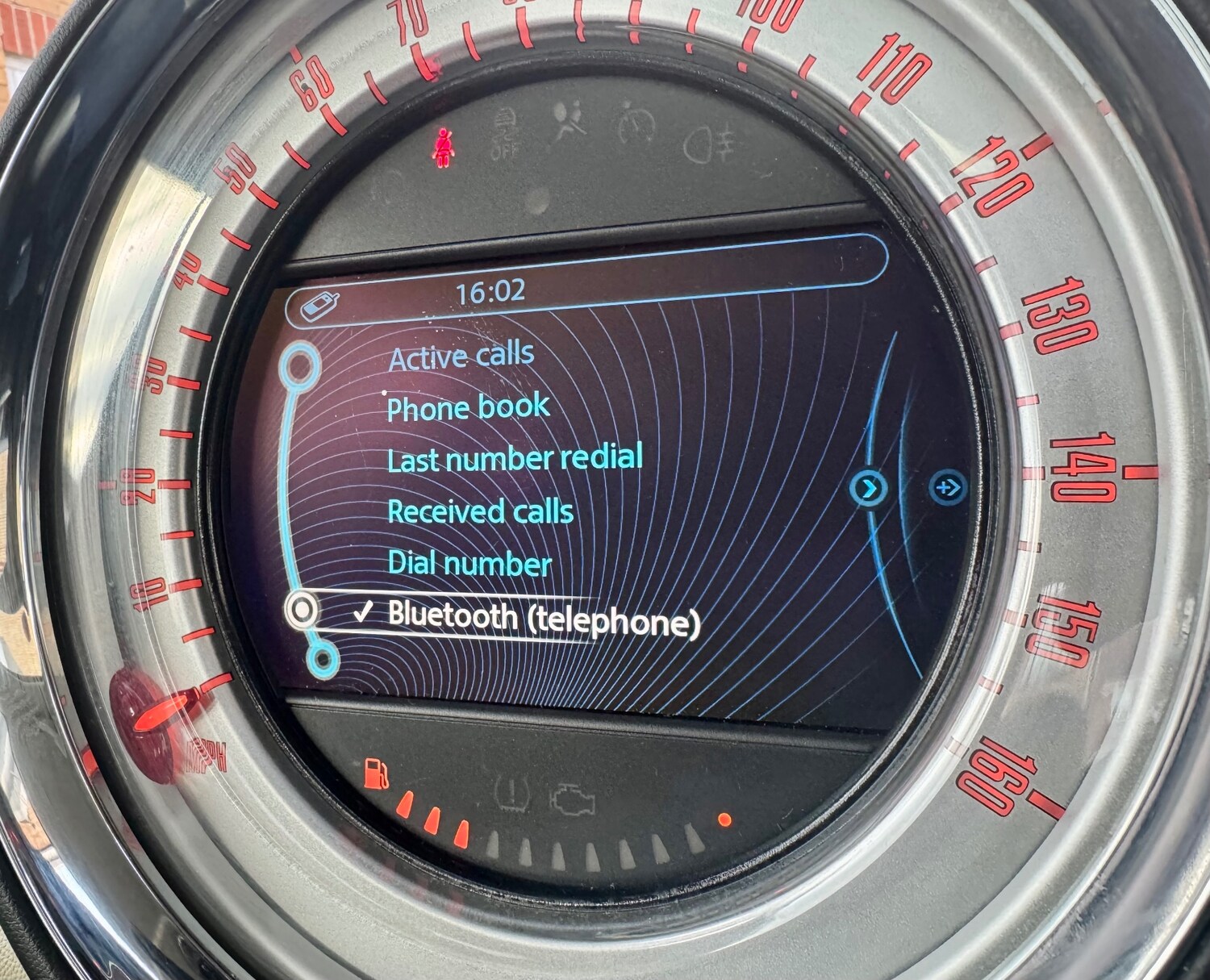1210x980 pixels.
Task: Show the Received calls list
Action: [x=480, y=511]
